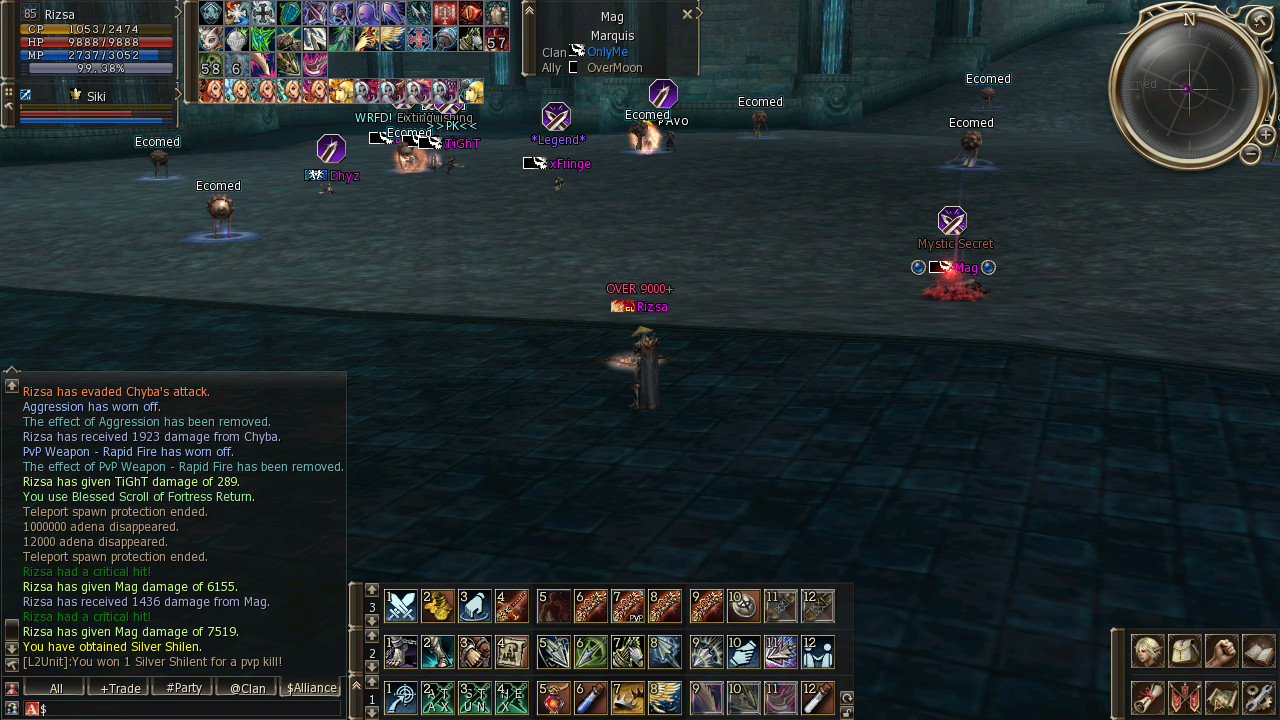Click the chat text input field
This screenshot has width=1280, height=720.
pos(190,709)
